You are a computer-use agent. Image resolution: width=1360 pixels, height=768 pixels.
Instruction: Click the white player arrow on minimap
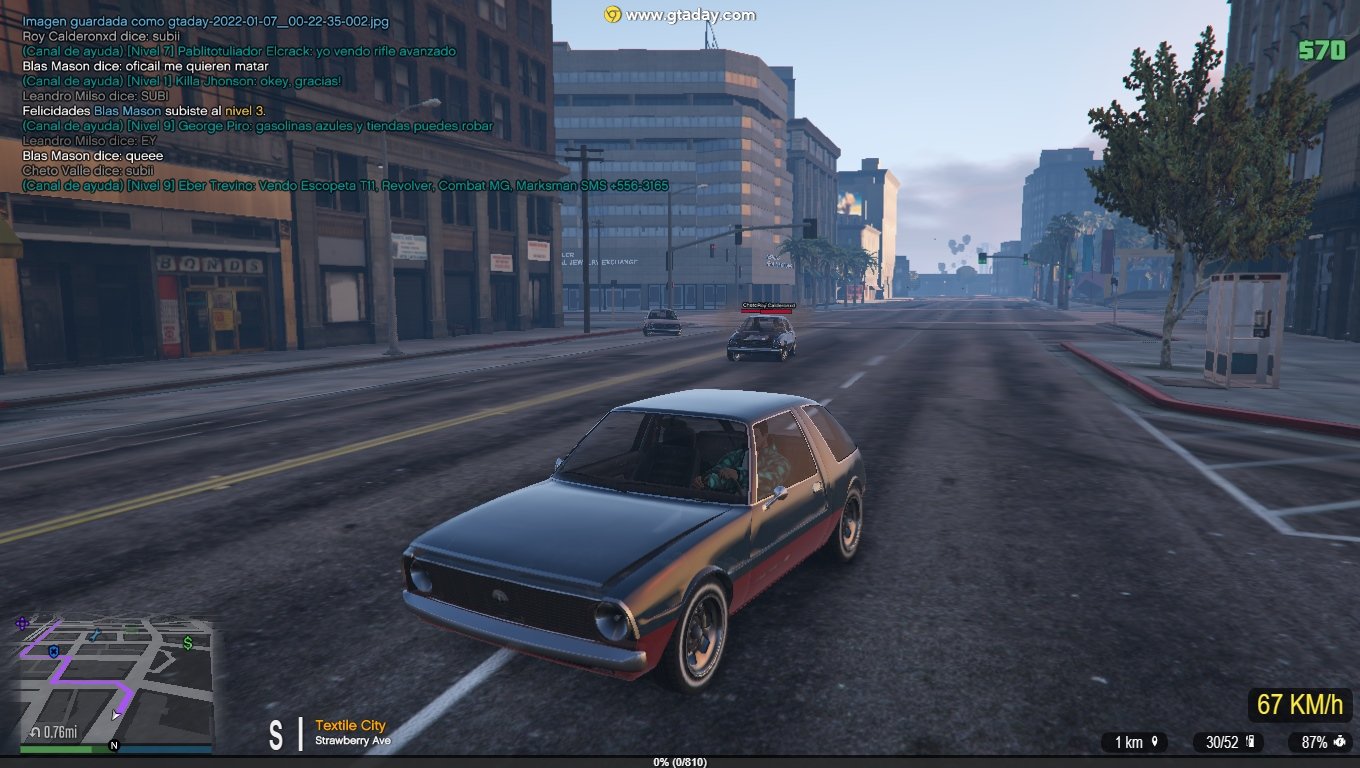[x=117, y=714]
